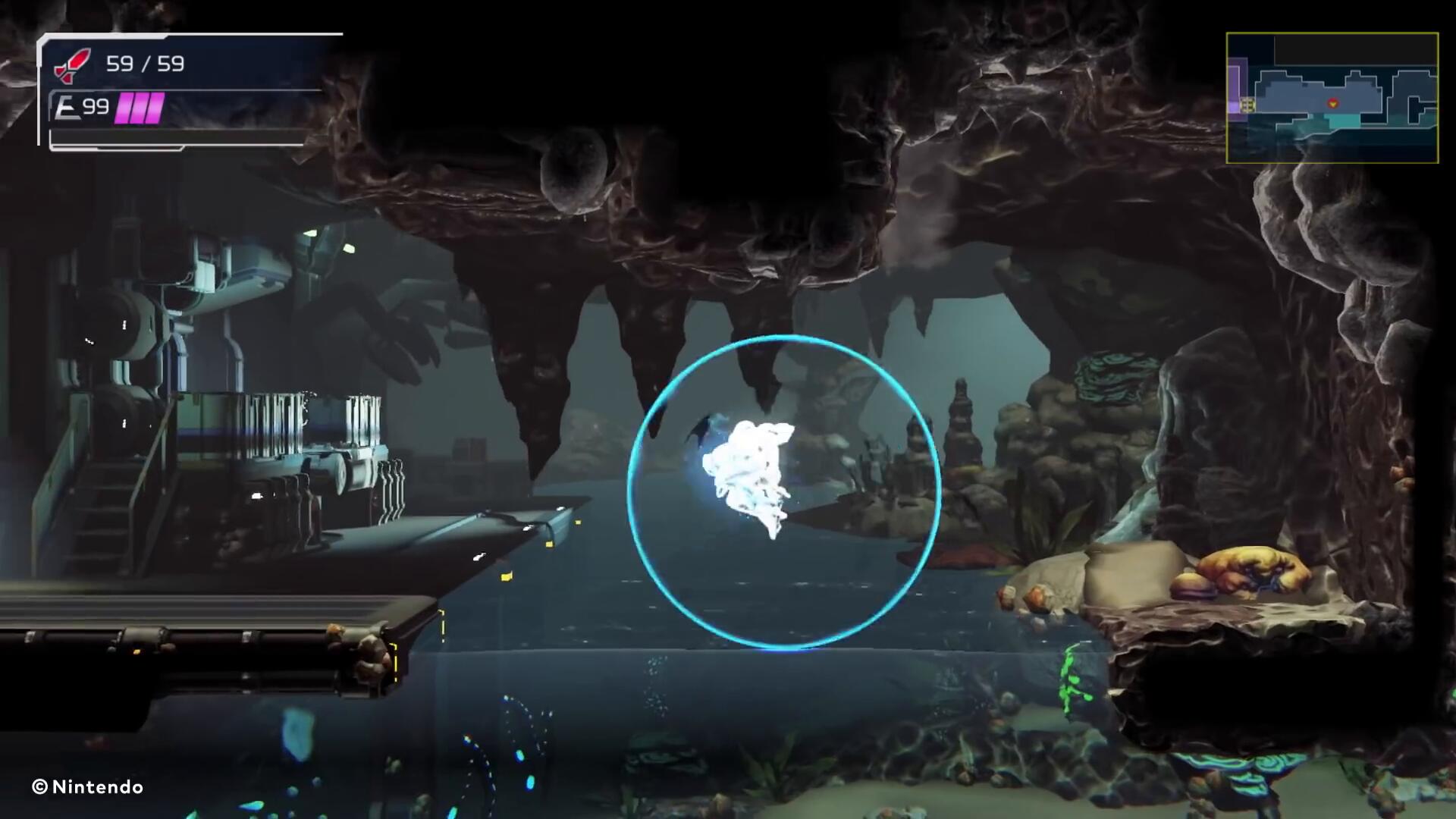Select the red missile weapon icon
This screenshot has height=819, width=1456.
pyautogui.click(x=72, y=64)
